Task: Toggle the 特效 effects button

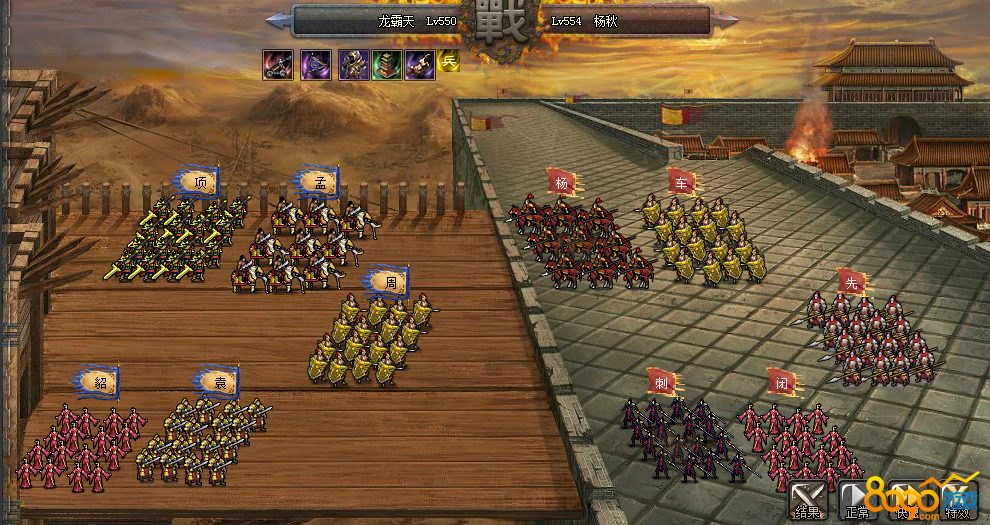Action: coord(955,500)
